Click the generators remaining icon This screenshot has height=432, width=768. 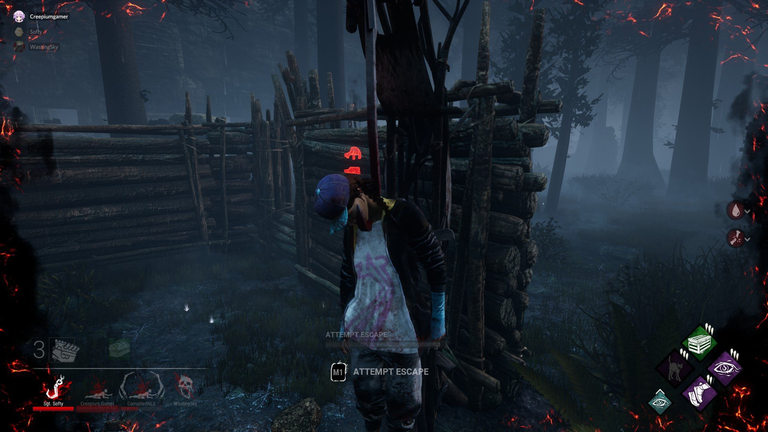65,350
